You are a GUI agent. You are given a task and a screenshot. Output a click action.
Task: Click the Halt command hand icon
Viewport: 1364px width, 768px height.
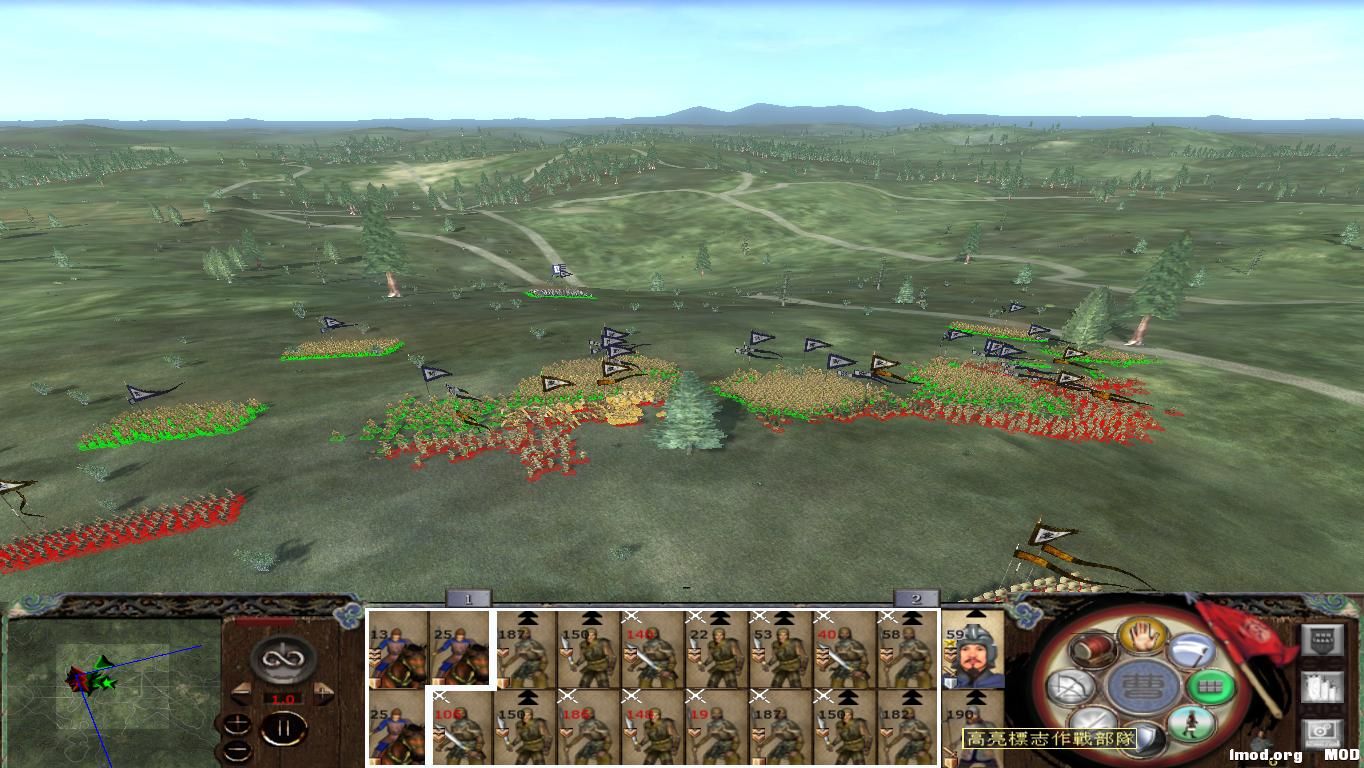tap(1142, 638)
